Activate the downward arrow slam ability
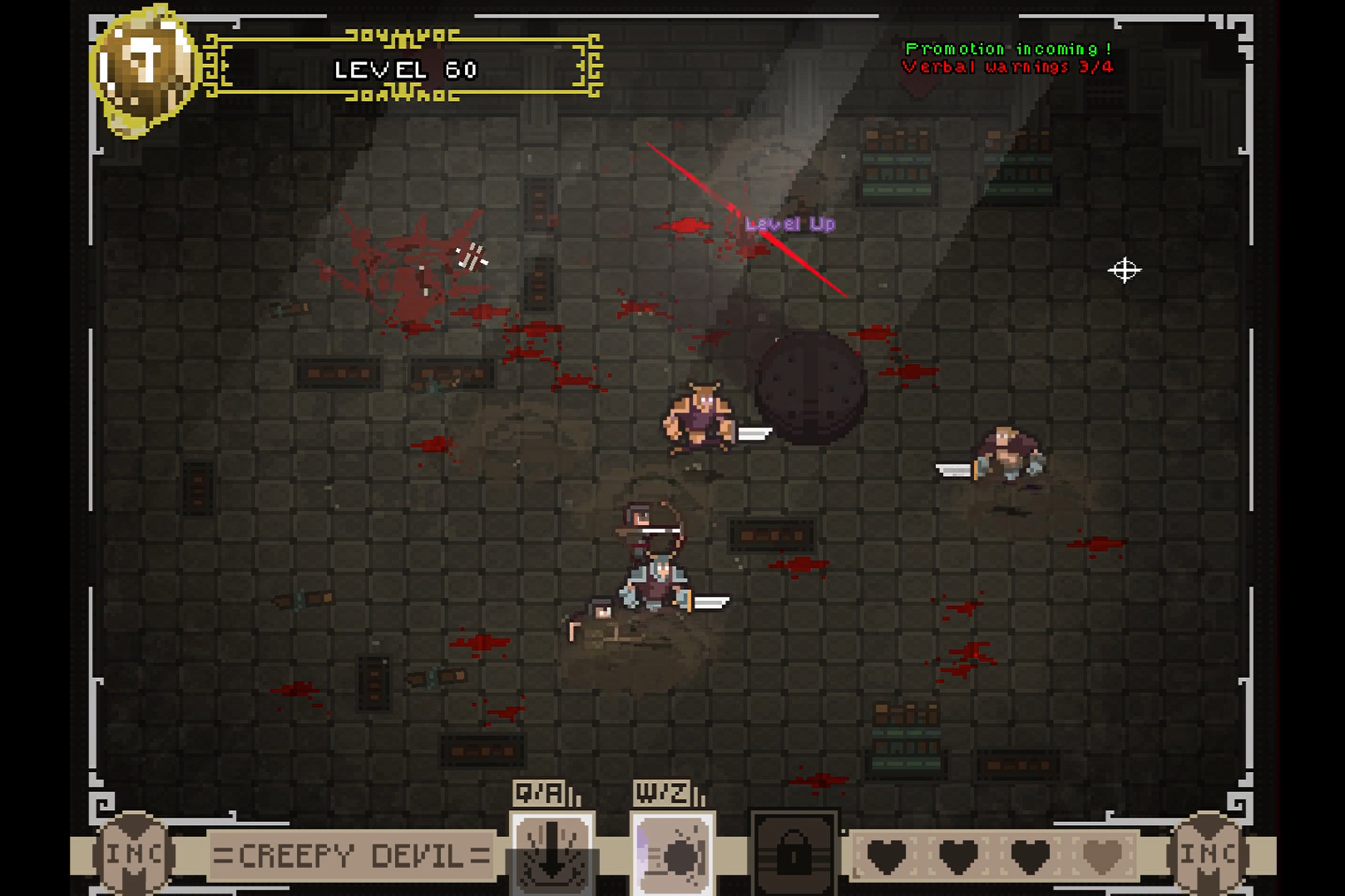This screenshot has height=896, width=1345. click(x=552, y=854)
